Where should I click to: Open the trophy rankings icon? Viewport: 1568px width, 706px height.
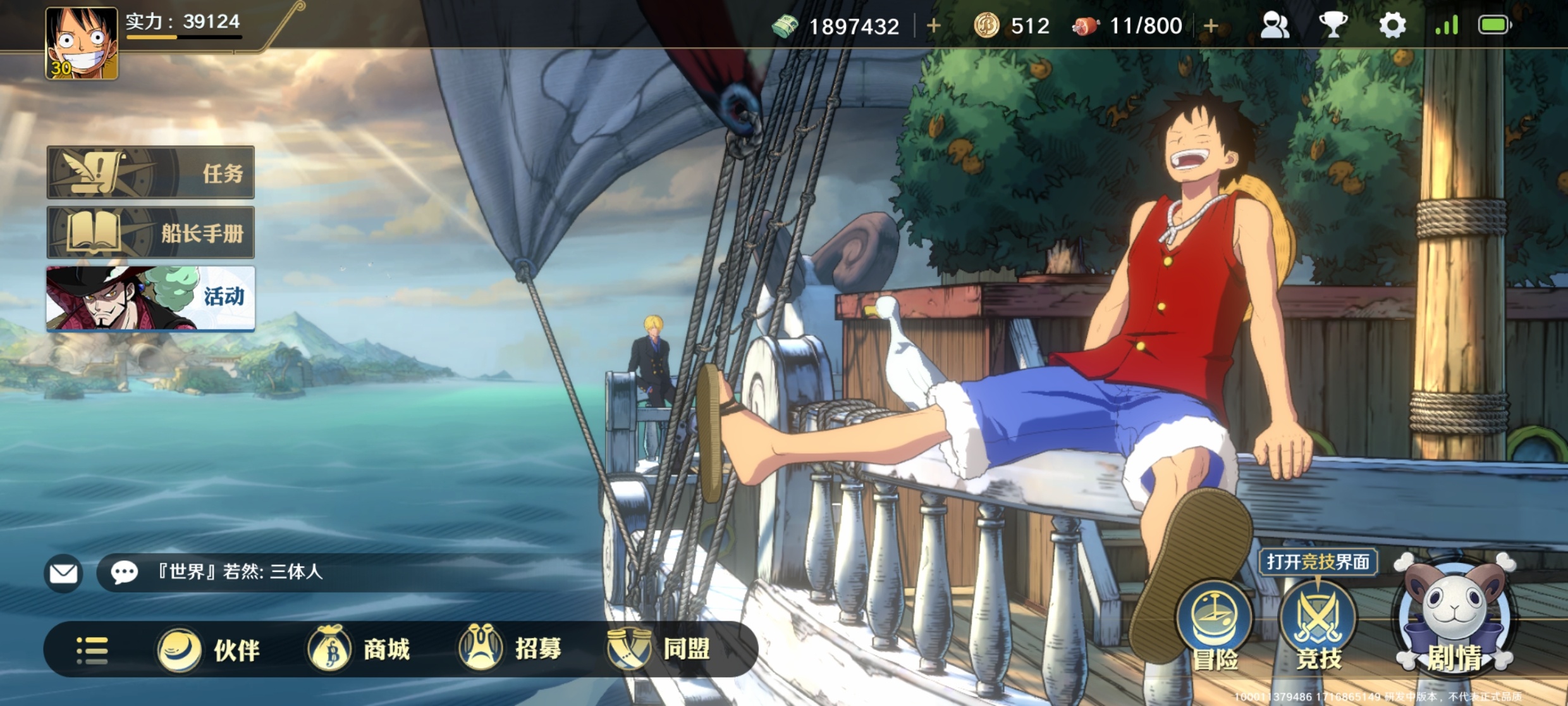pyautogui.click(x=1333, y=26)
